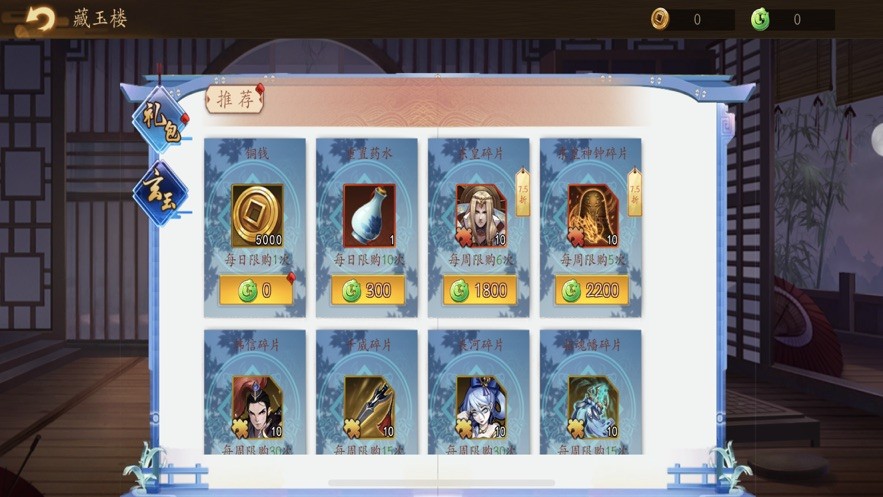Viewport: 883px width, 497px height.
Task: View the blond-haired hero fragment icon
Action: 480,215
